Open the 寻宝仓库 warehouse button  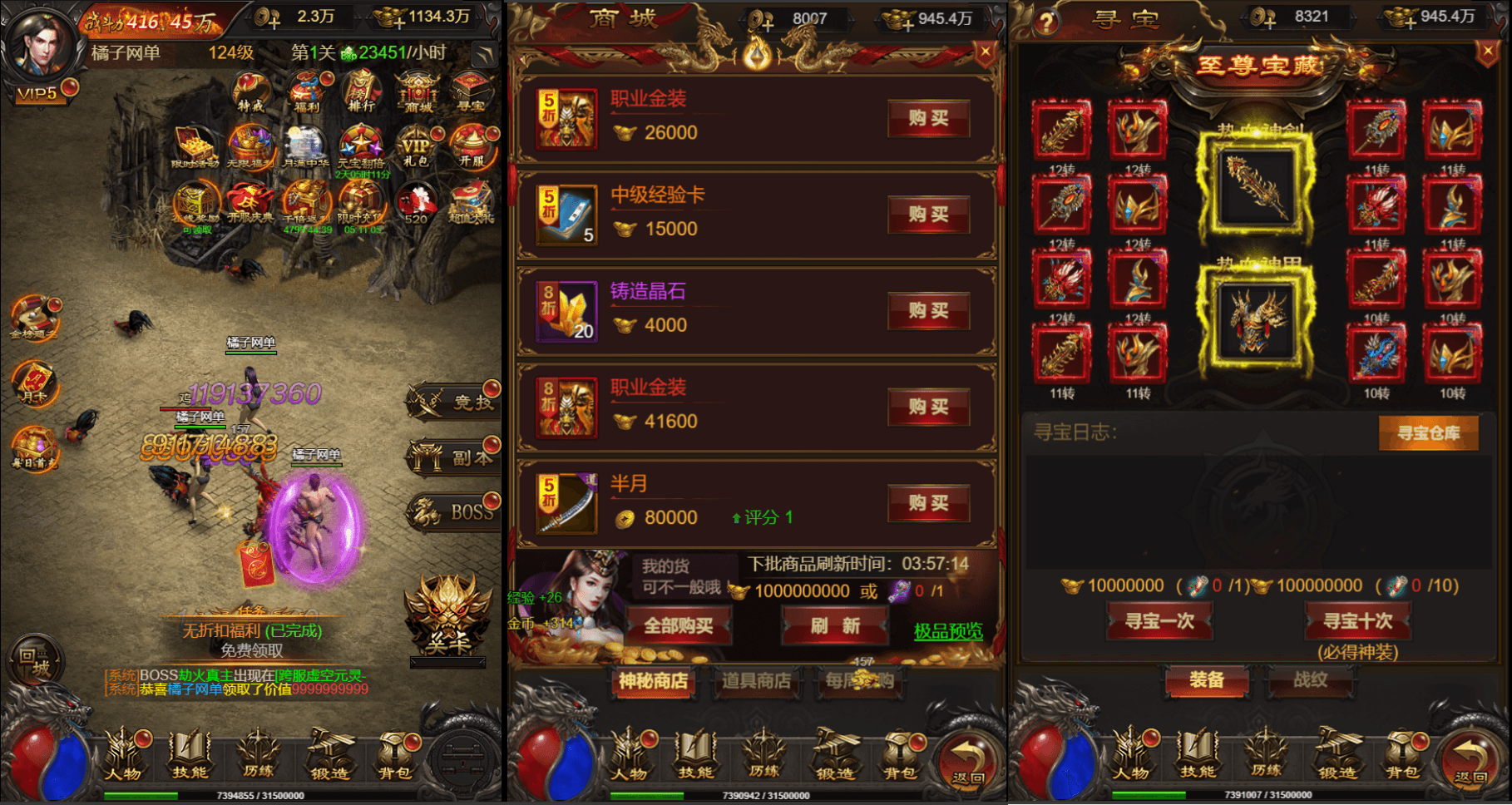[1429, 433]
